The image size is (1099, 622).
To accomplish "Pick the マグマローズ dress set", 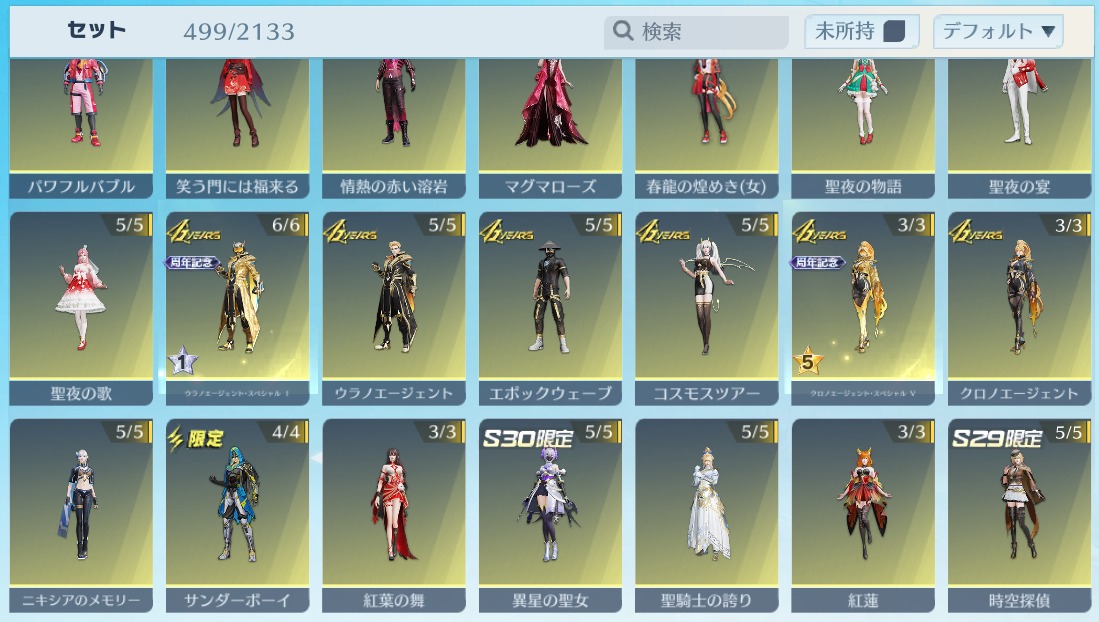I will (x=550, y=125).
